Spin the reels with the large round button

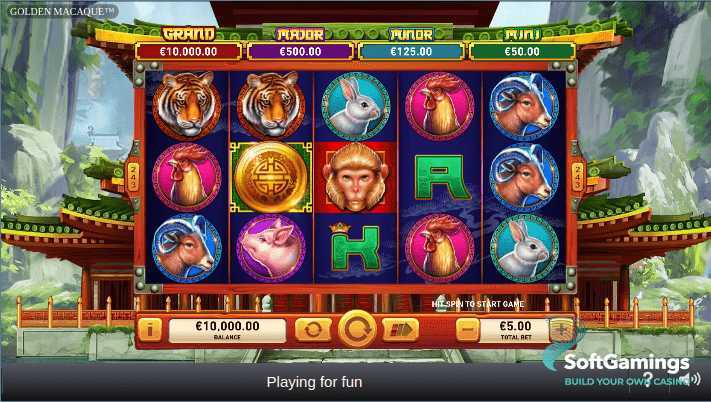tap(357, 328)
